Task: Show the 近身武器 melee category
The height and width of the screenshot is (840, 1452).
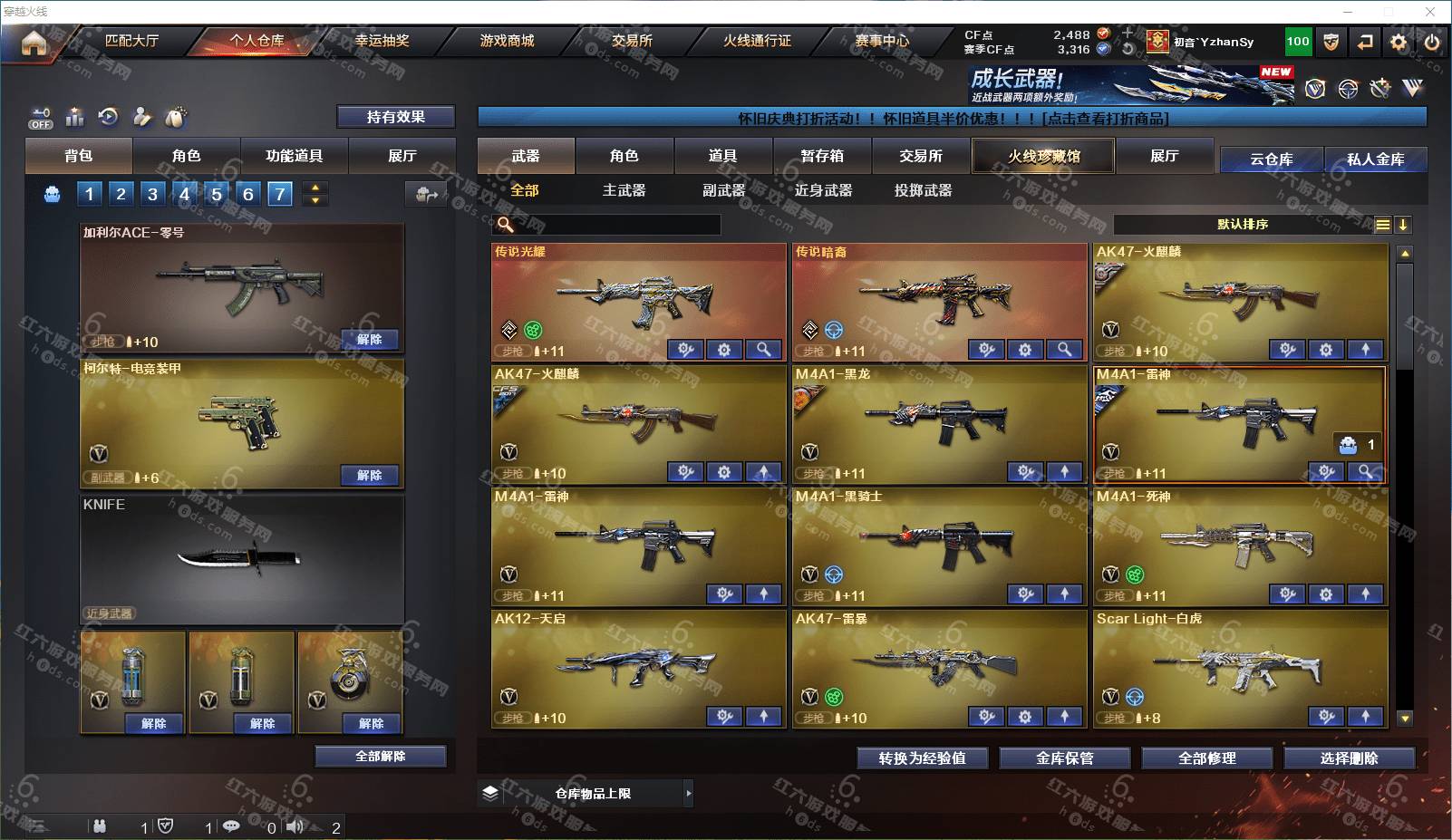Action: [823, 190]
